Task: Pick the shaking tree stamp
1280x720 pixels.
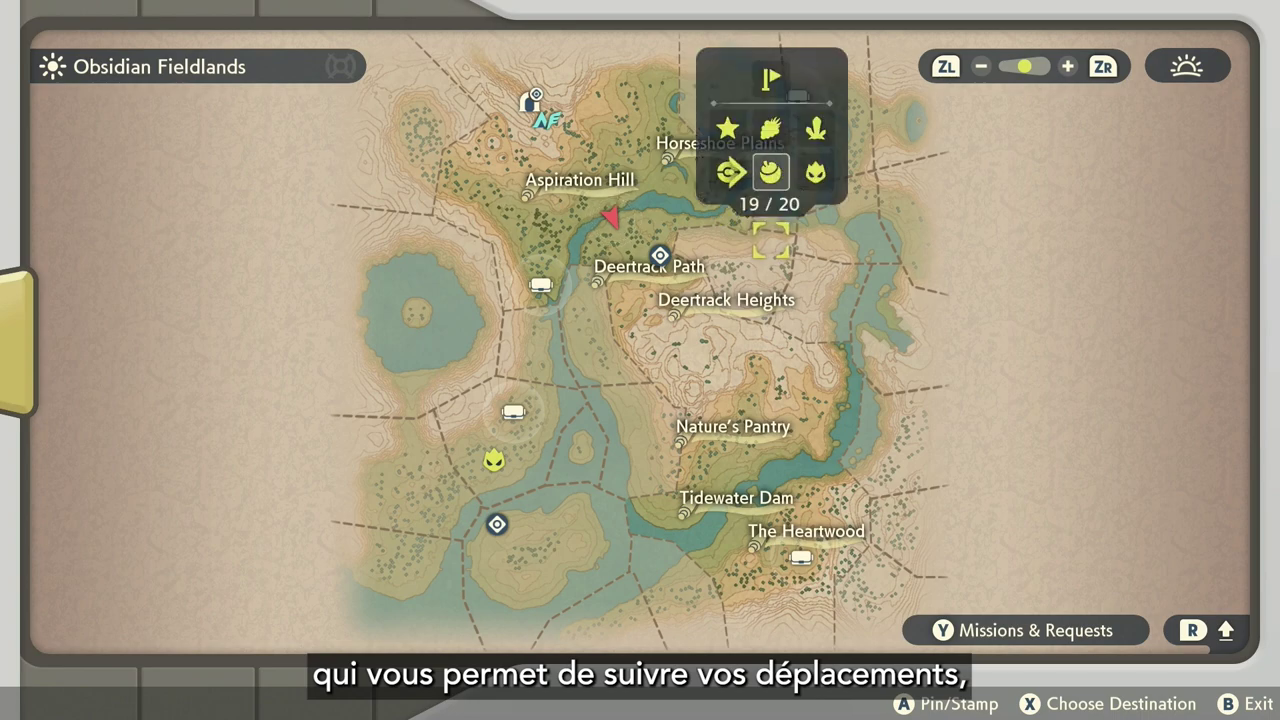Action: [770, 128]
